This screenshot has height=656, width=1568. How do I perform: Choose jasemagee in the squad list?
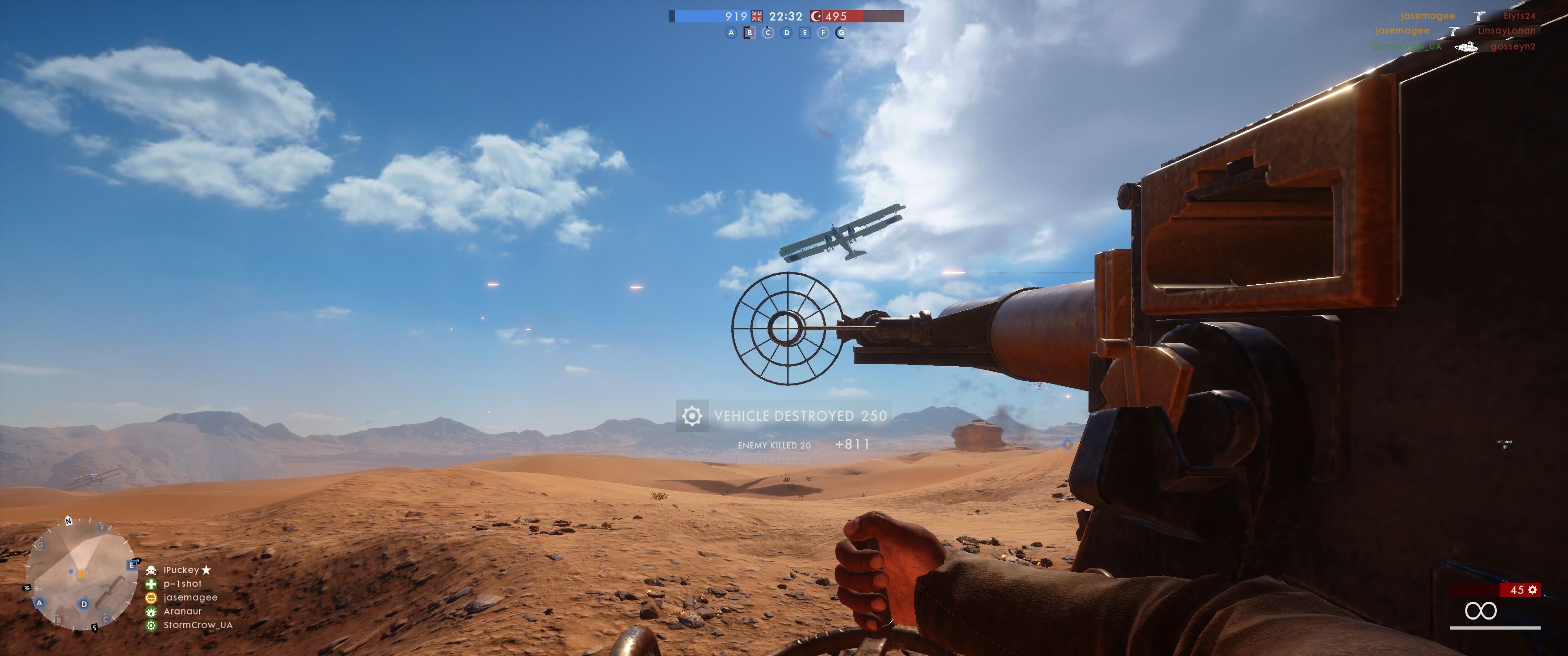click(x=190, y=598)
